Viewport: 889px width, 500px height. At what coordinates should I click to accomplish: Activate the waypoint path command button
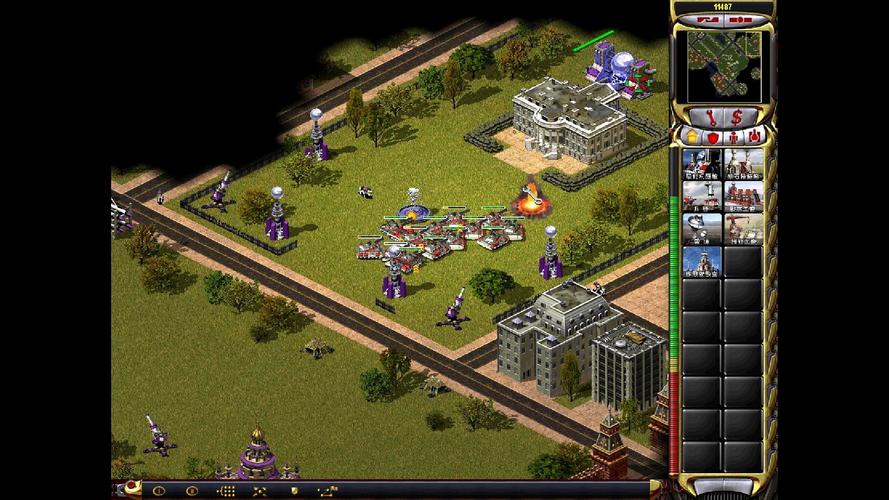tap(327, 491)
